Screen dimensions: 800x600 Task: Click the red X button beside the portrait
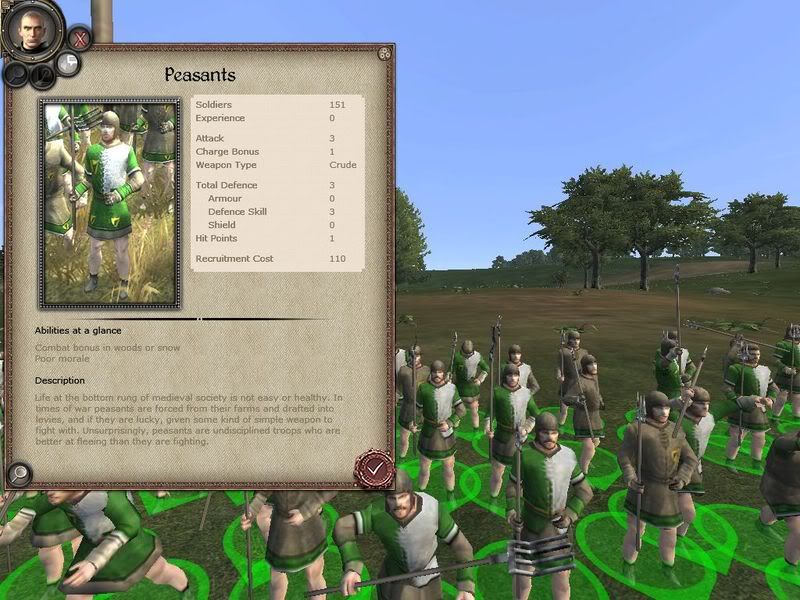(x=81, y=39)
